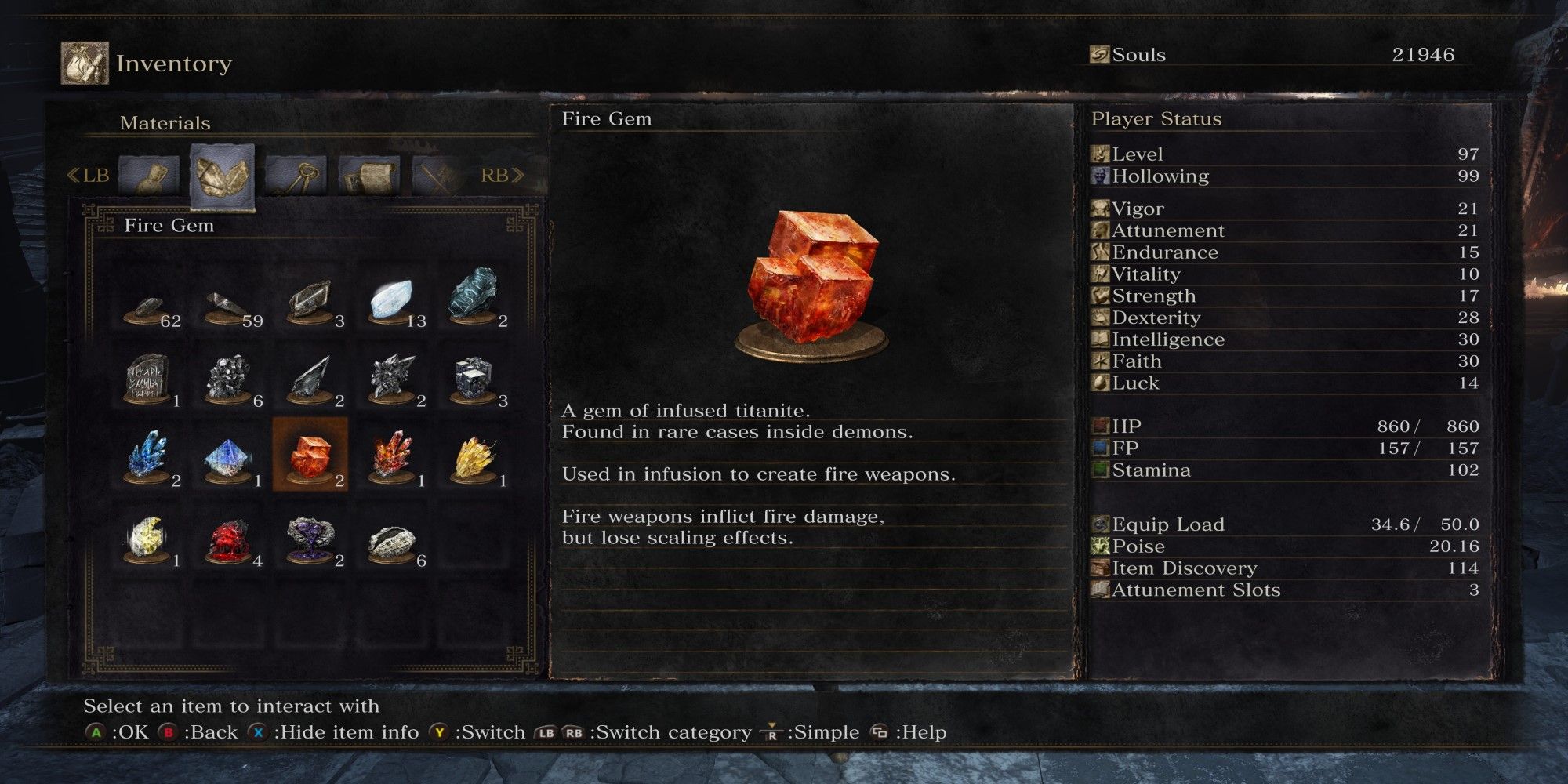Image resolution: width=1568 pixels, height=784 pixels.
Task: Switch to the Materials tab with the leaf icon
Action: click(x=222, y=174)
